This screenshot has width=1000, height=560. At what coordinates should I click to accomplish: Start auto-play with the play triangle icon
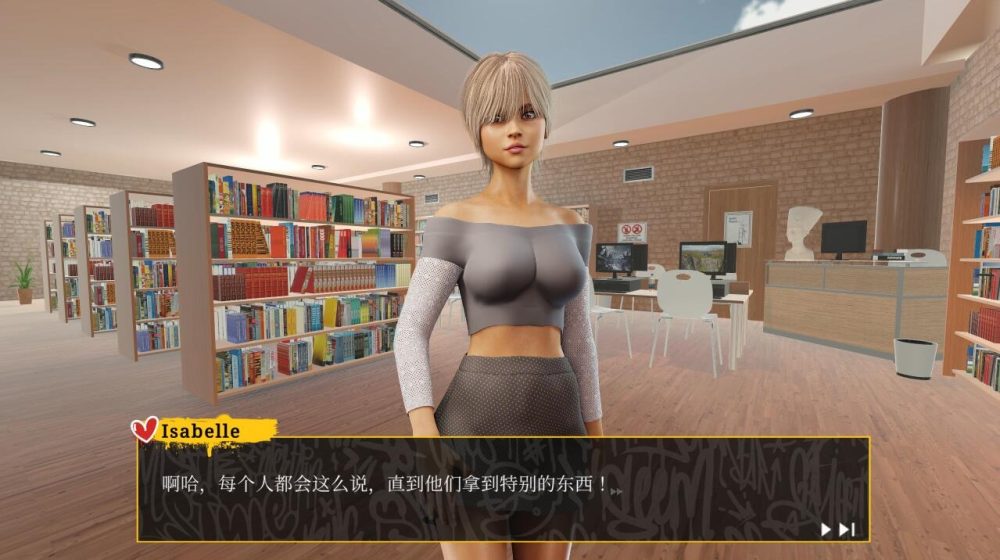tap(826, 529)
